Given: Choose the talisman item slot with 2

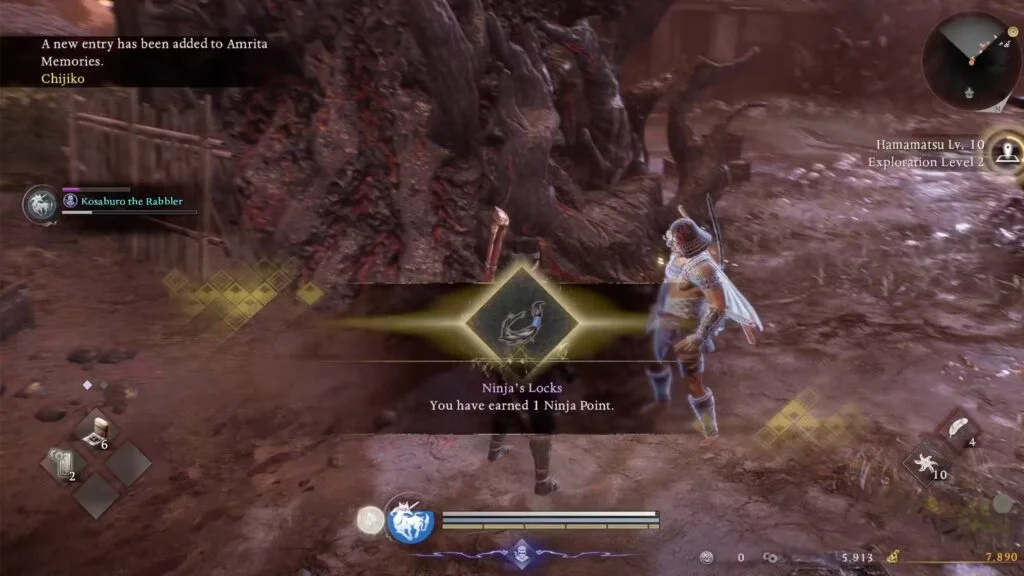Looking at the screenshot, I should 61,465.
